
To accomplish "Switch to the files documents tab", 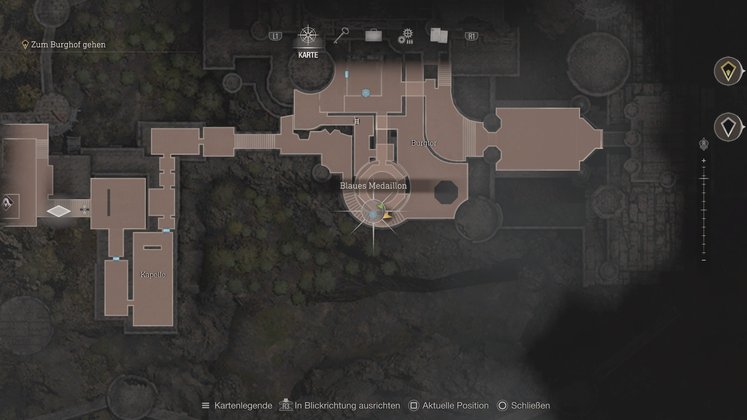I will [438, 36].
